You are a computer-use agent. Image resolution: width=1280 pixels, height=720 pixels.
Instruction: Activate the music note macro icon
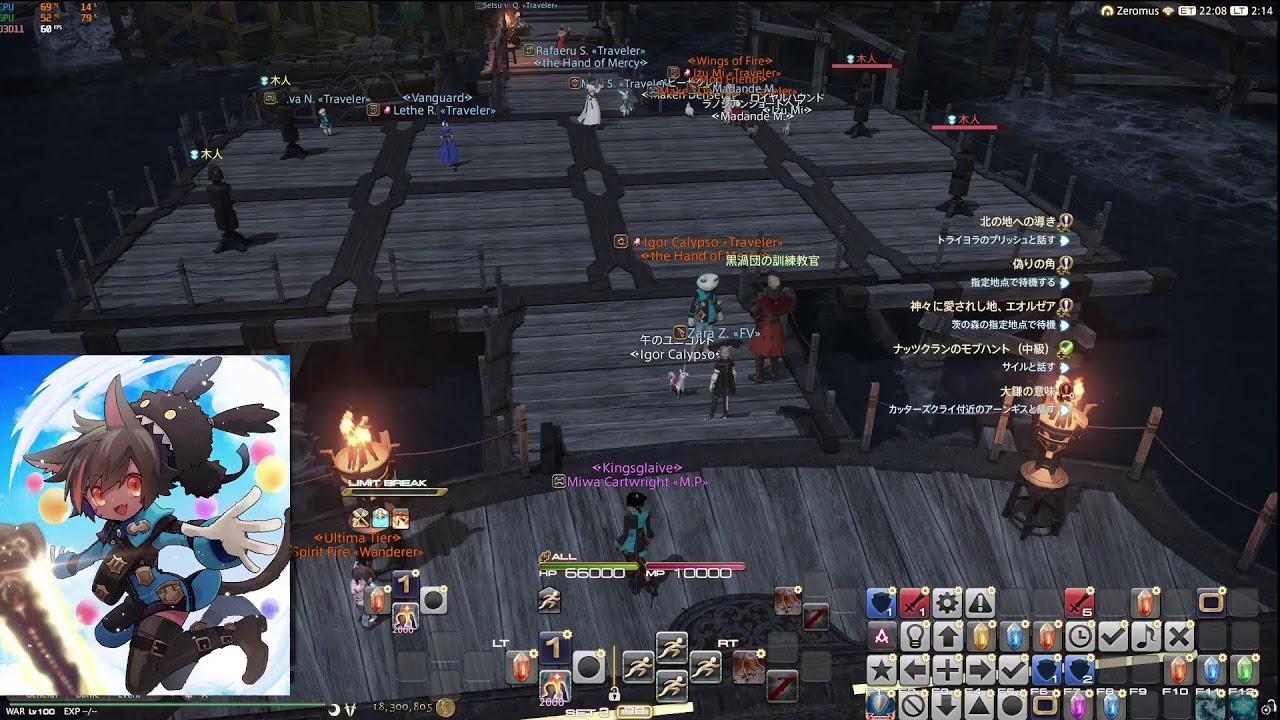(1146, 636)
